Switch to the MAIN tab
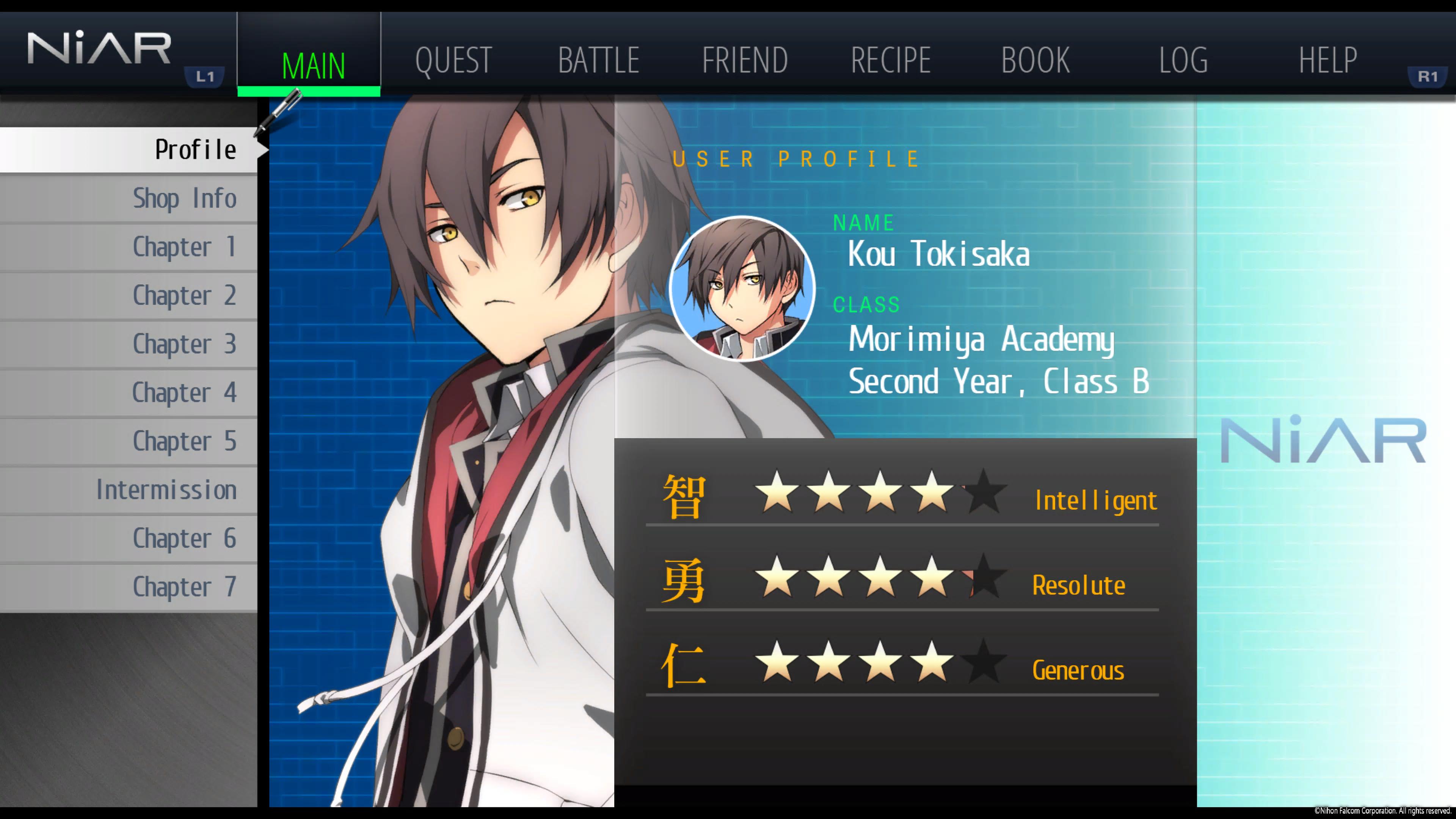Screen dimensions: 1456x819 coord(312,64)
